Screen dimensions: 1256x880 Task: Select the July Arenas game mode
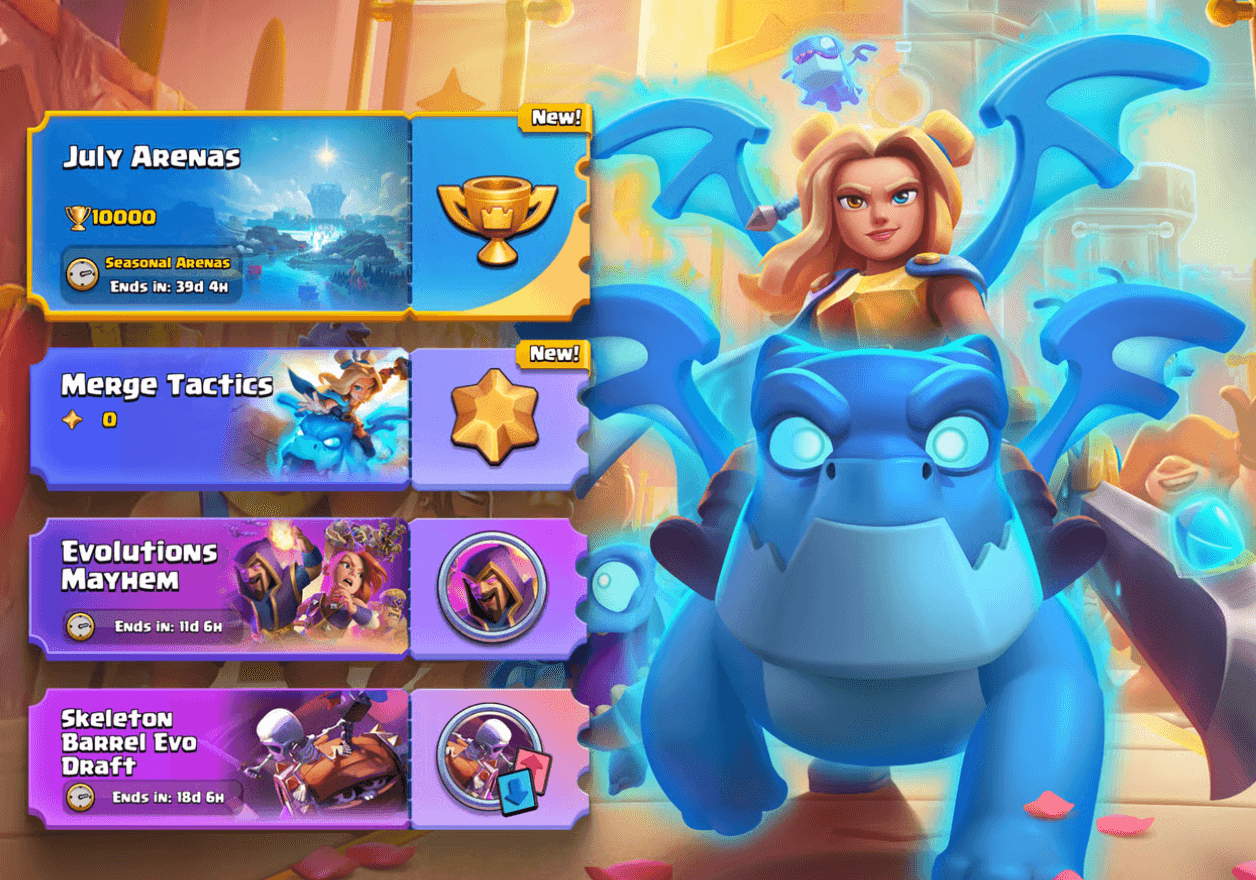[x=220, y=215]
